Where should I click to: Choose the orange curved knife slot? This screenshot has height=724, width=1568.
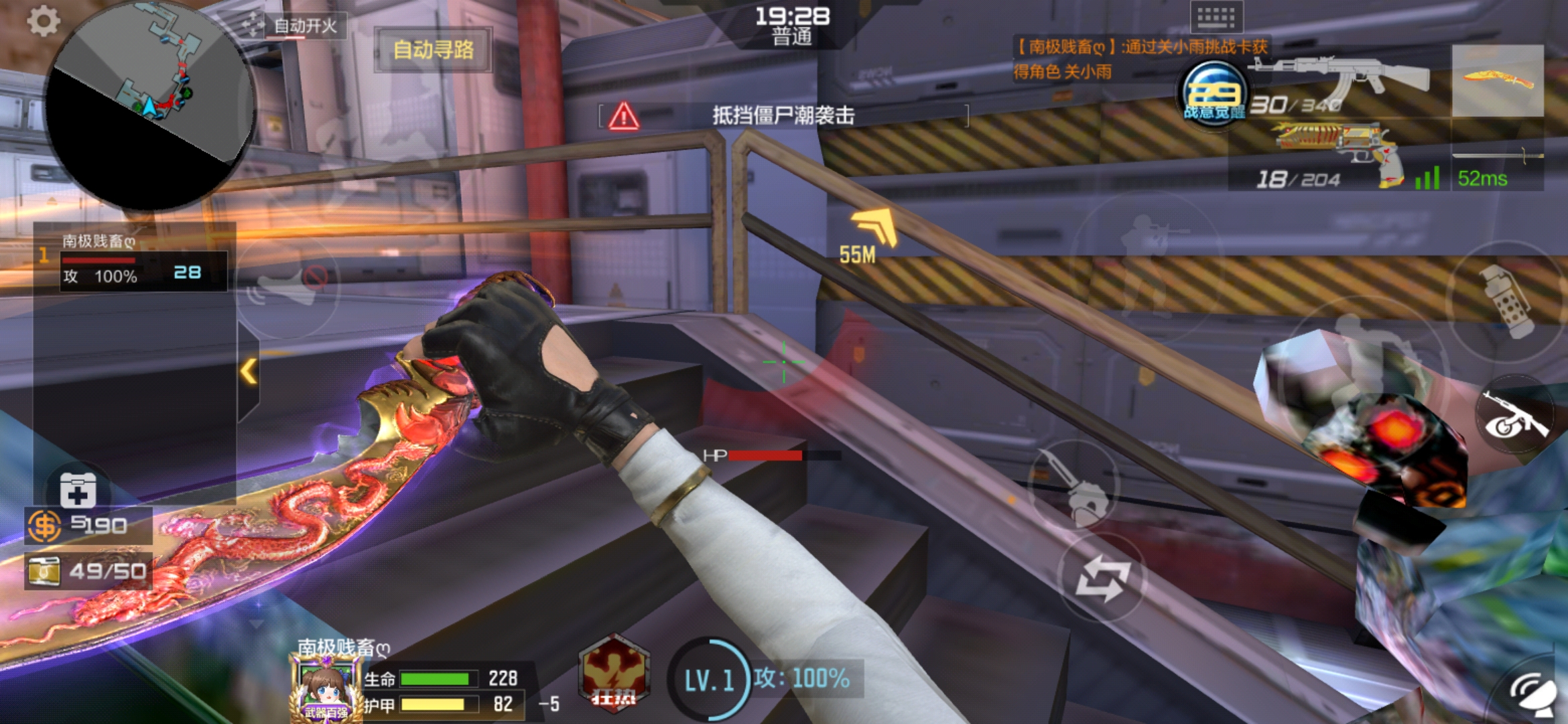(x=1498, y=81)
